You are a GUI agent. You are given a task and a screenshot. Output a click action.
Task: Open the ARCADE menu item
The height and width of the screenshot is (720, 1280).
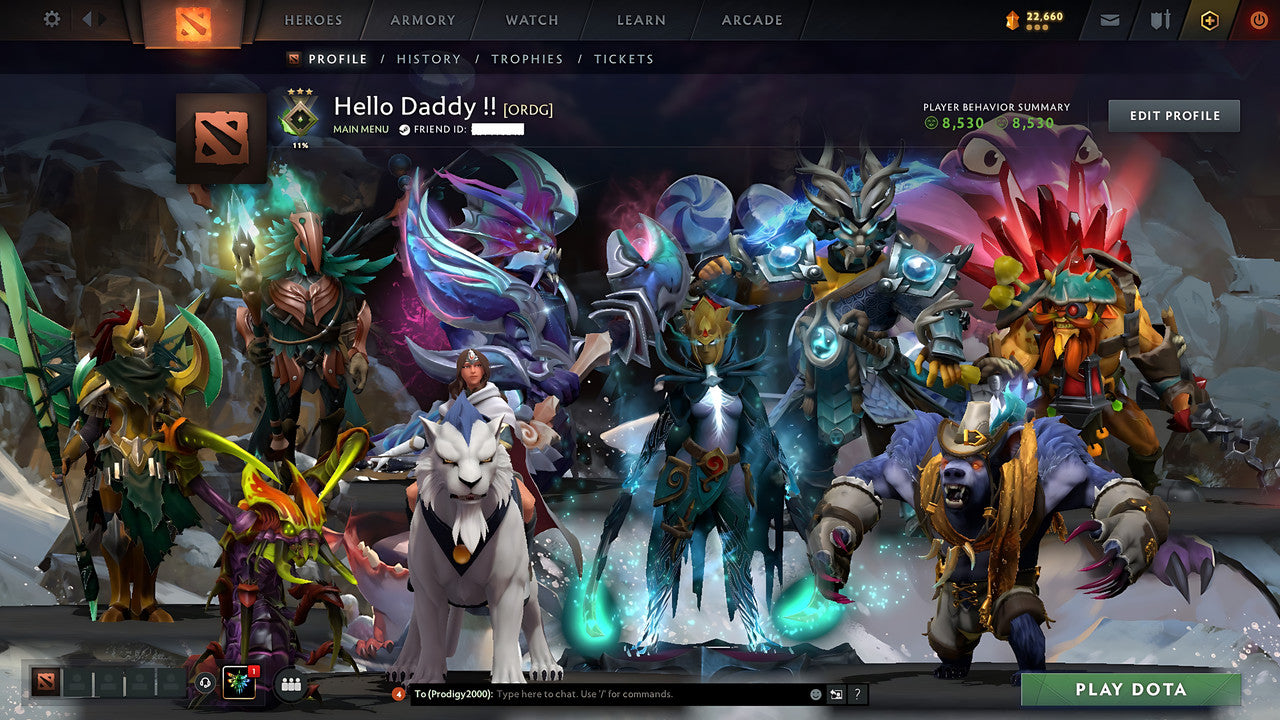750,20
